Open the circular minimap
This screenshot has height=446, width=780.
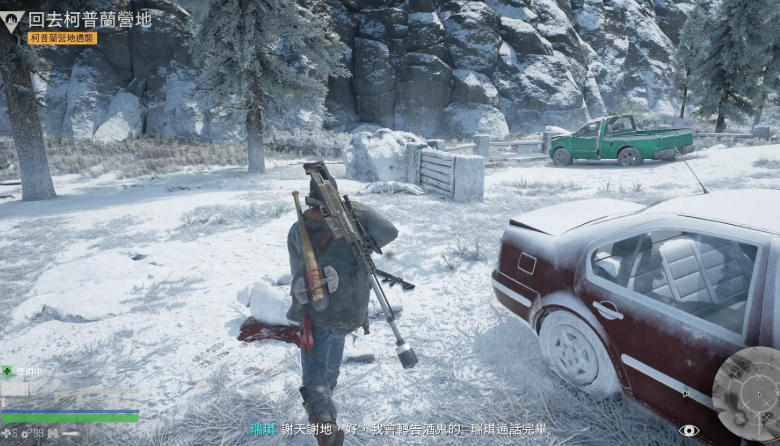pos(745,392)
